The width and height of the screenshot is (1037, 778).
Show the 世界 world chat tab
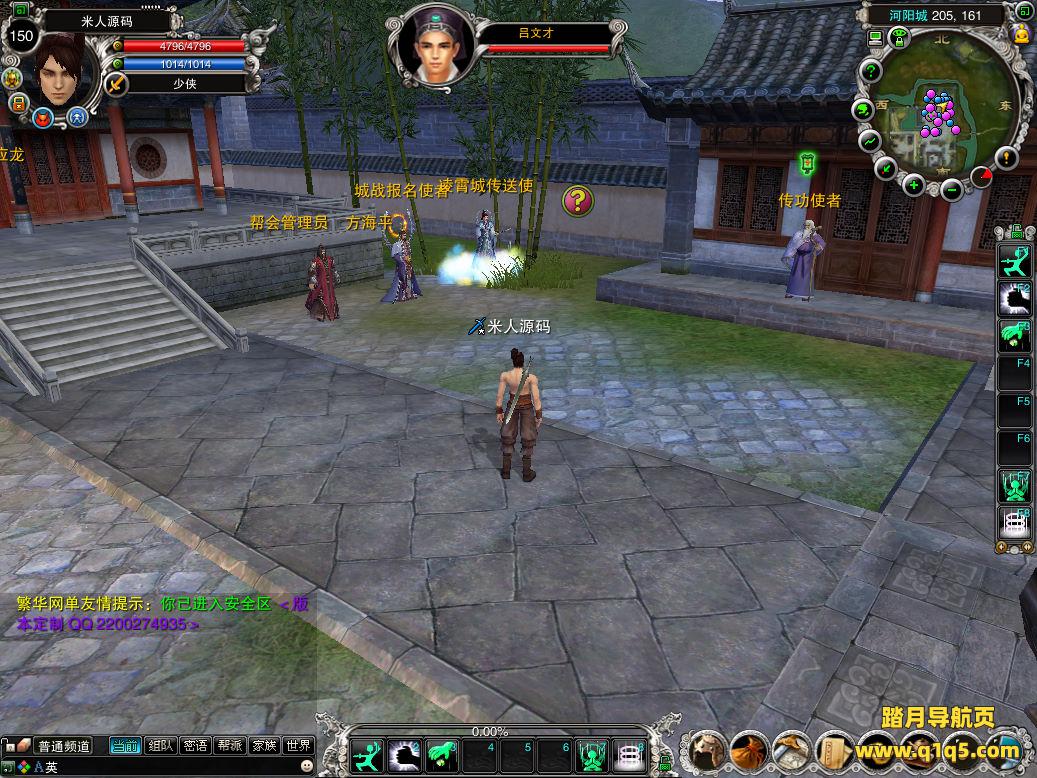pos(298,745)
